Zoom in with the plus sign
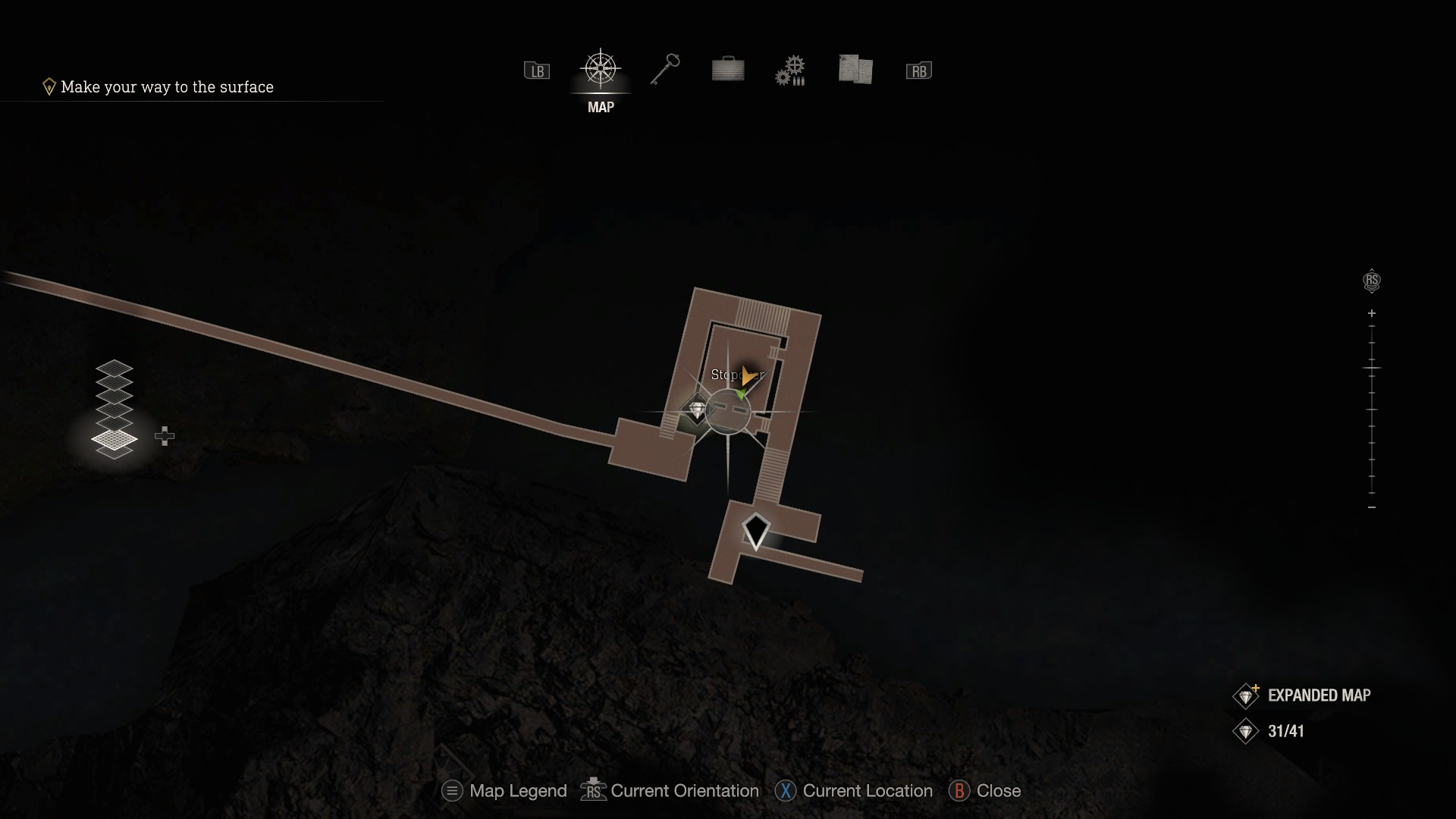Image resolution: width=1456 pixels, height=819 pixels. pyautogui.click(x=1372, y=313)
